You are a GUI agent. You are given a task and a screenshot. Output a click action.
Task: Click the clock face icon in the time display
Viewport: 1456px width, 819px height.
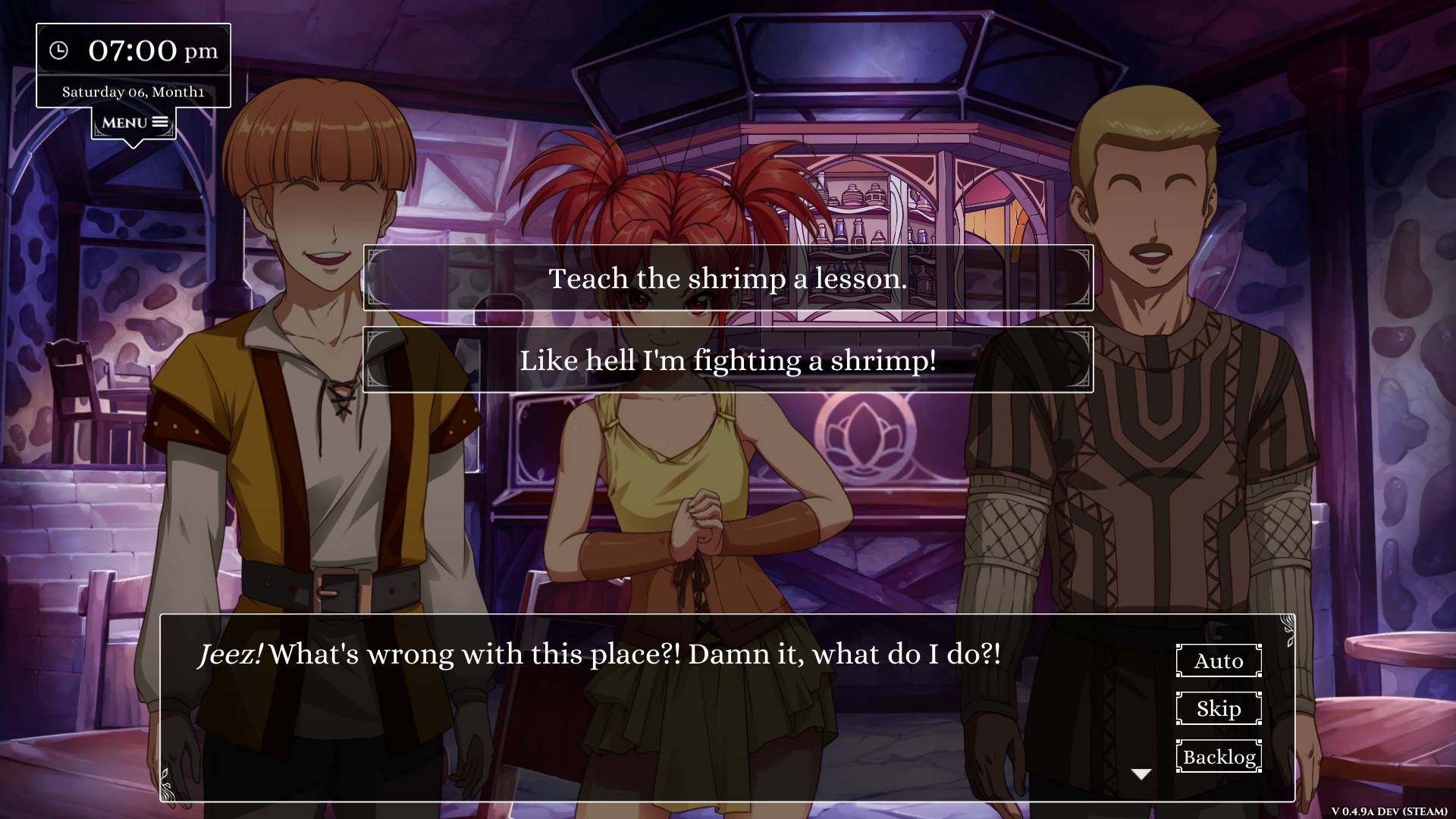point(61,51)
